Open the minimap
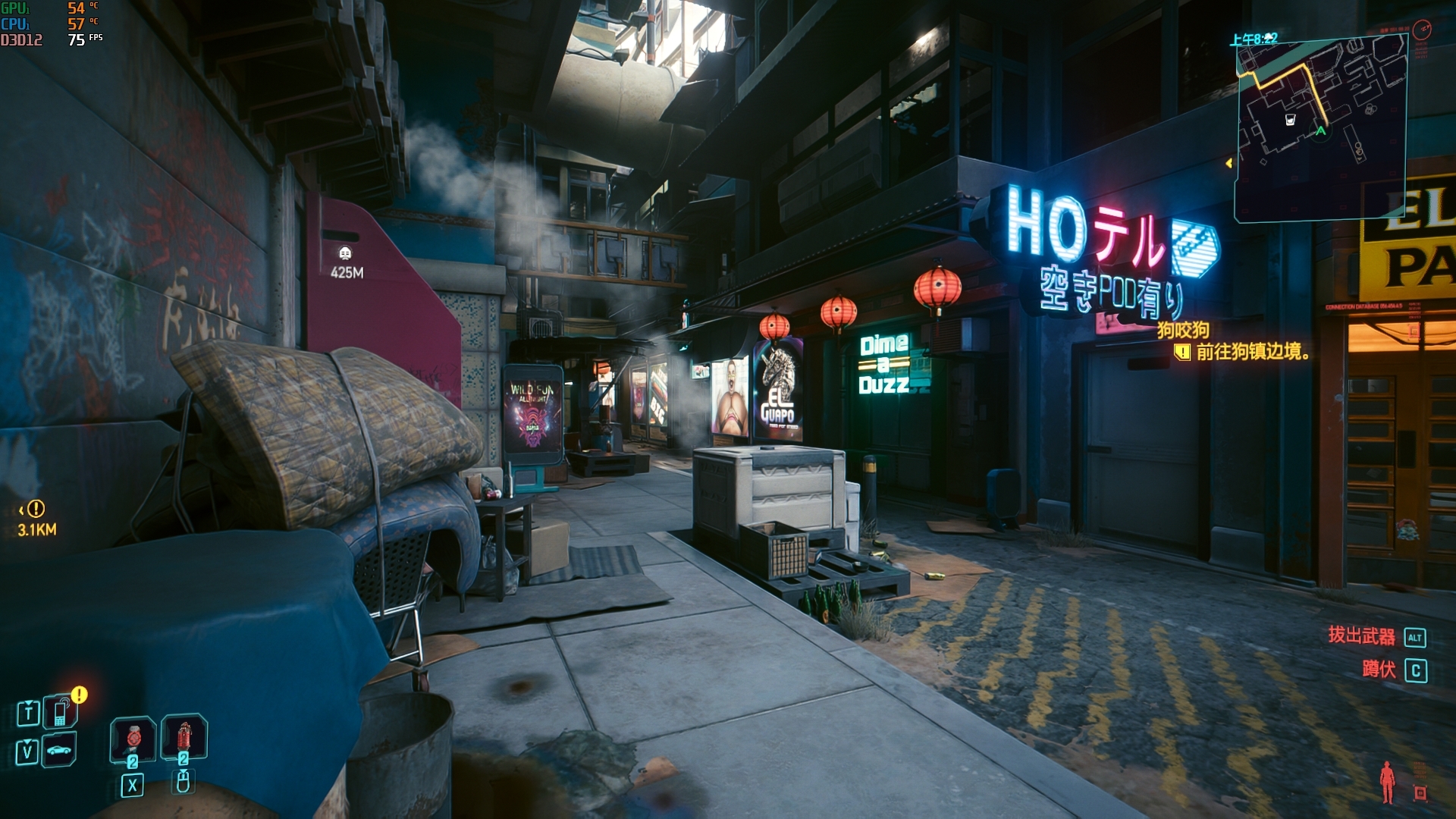 pyautogui.click(x=1321, y=129)
